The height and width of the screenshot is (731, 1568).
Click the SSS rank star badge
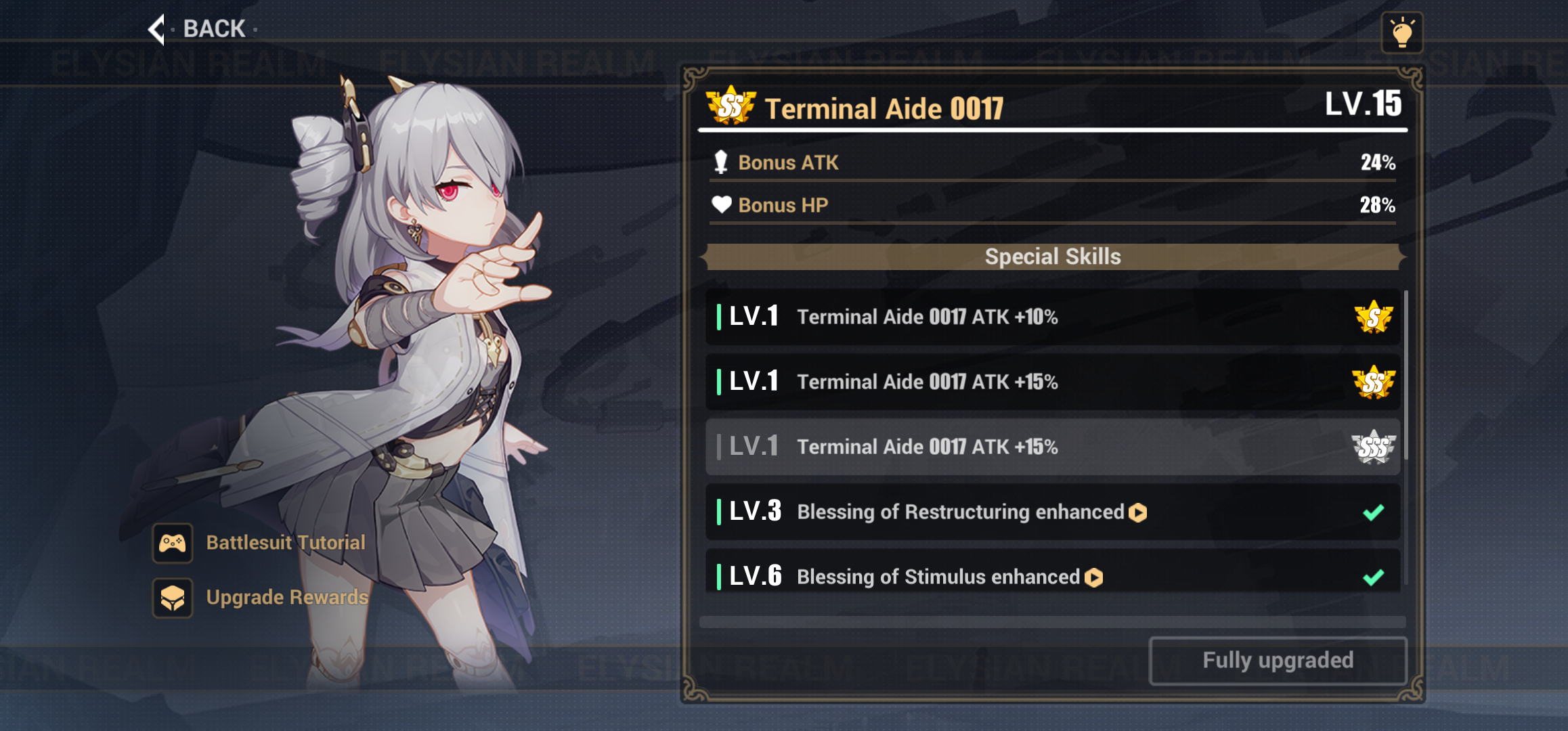coord(1373,446)
